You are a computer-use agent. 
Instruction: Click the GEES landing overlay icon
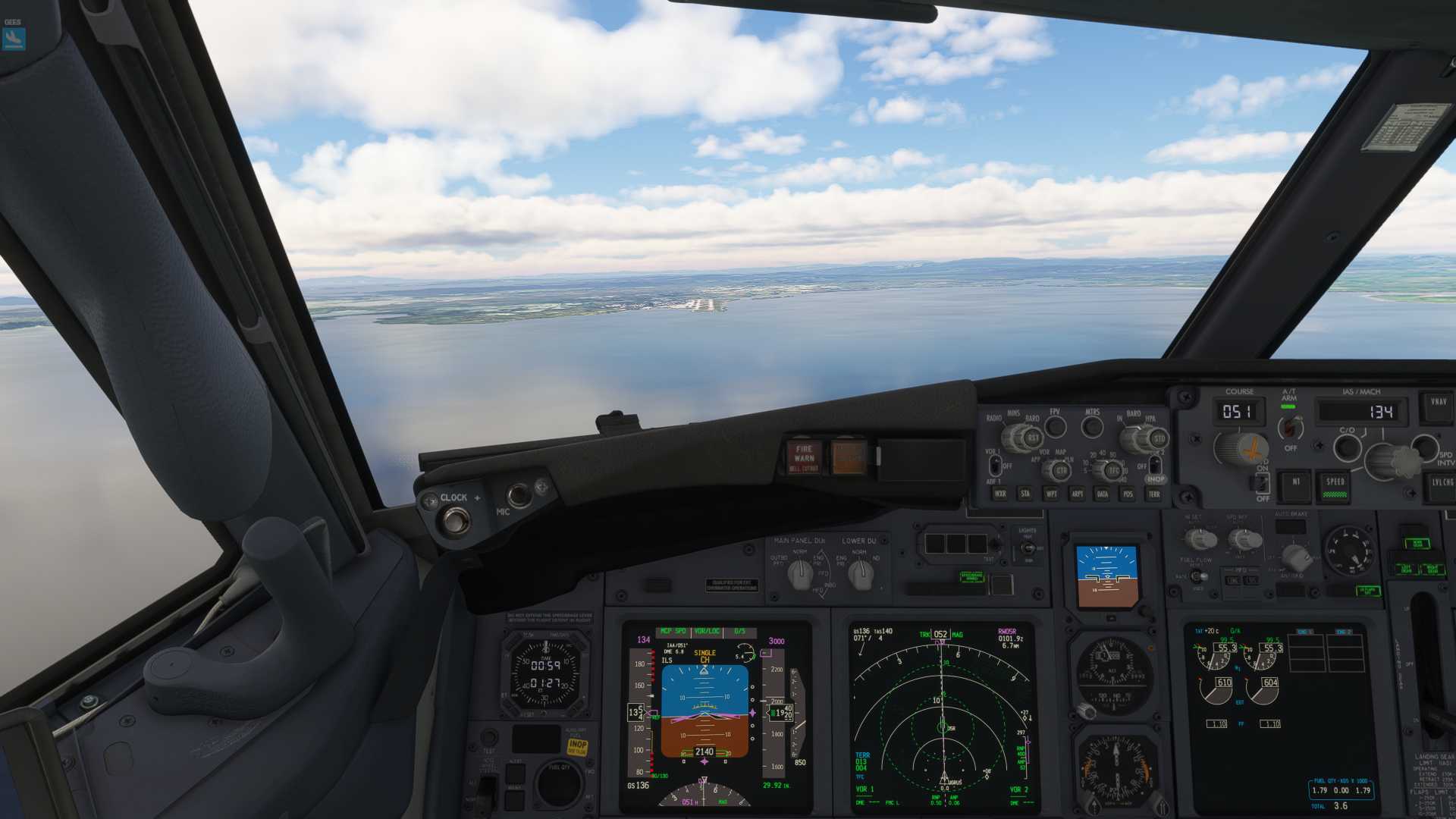pyautogui.click(x=14, y=38)
